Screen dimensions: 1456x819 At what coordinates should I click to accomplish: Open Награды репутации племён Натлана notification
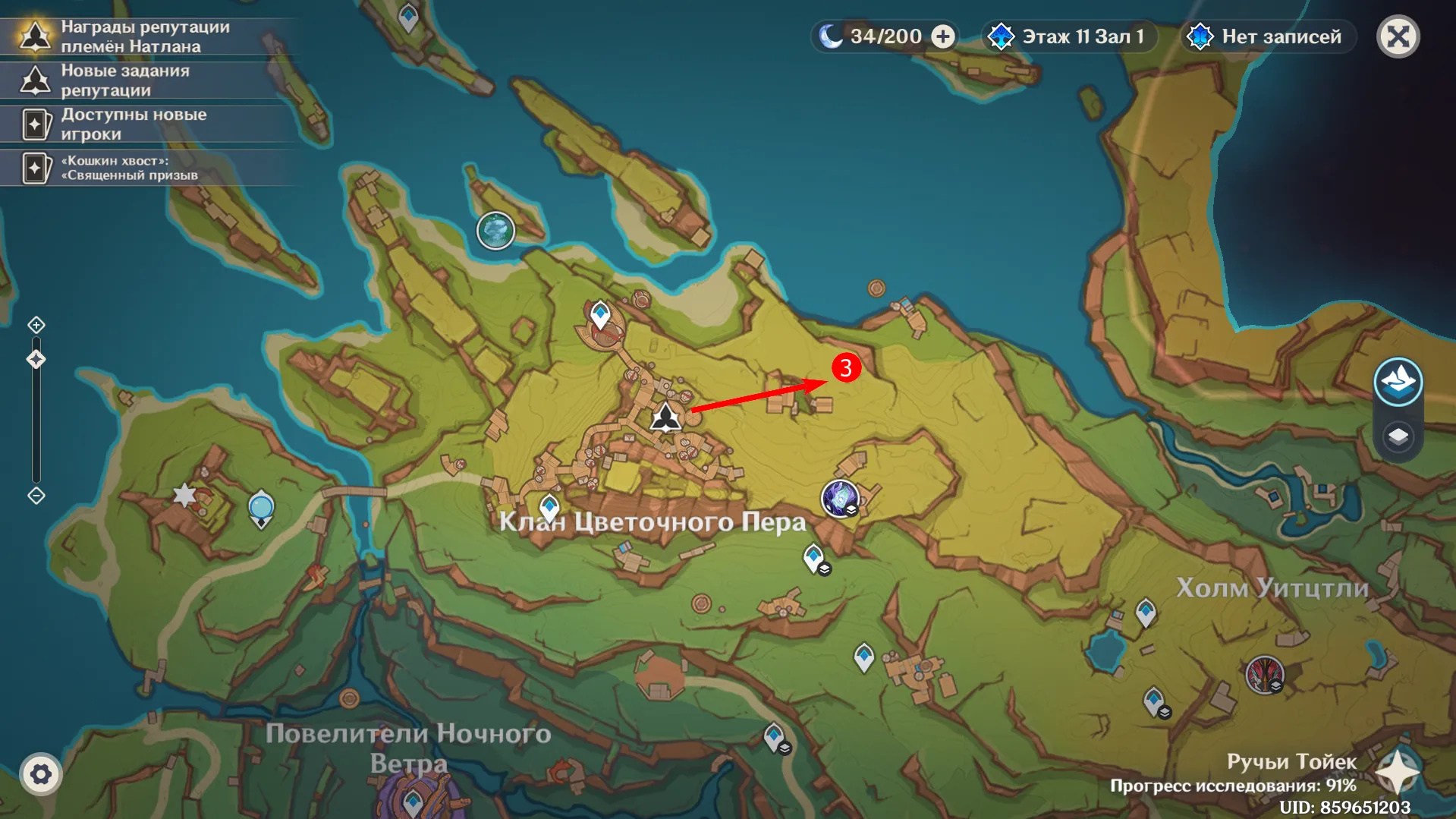(144, 36)
